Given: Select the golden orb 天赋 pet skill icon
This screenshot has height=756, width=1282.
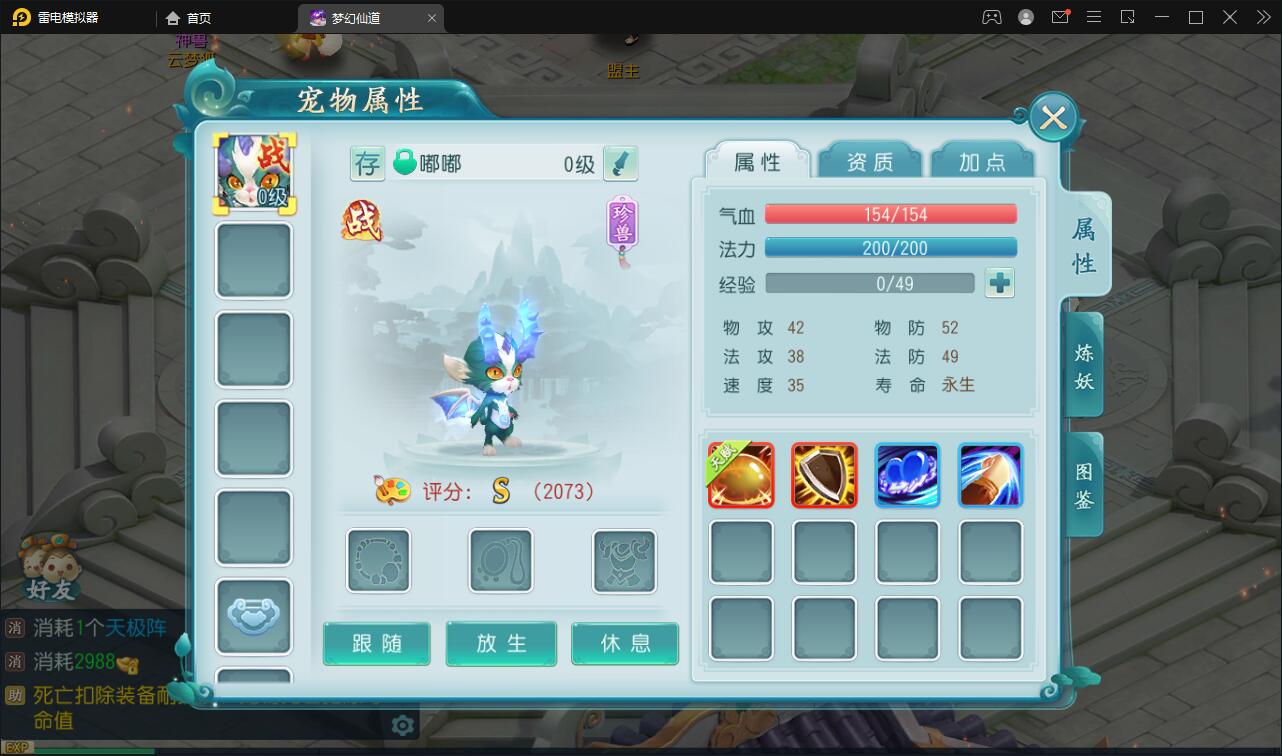Looking at the screenshot, I should pos(740,475).
